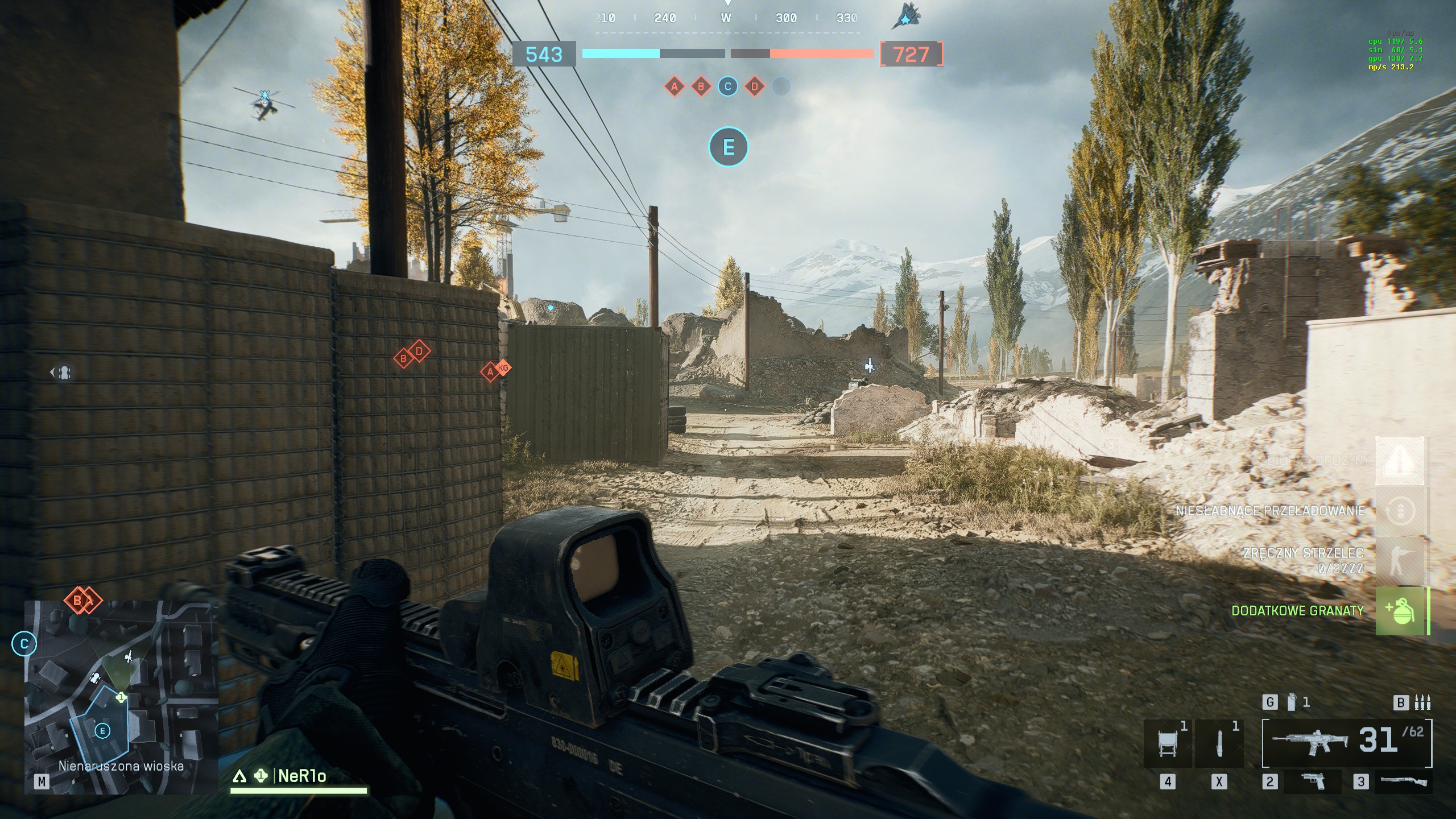Click the Dodatkowe Granaty perk icon
1456x819 pixels.
(x=1400, y=611)
